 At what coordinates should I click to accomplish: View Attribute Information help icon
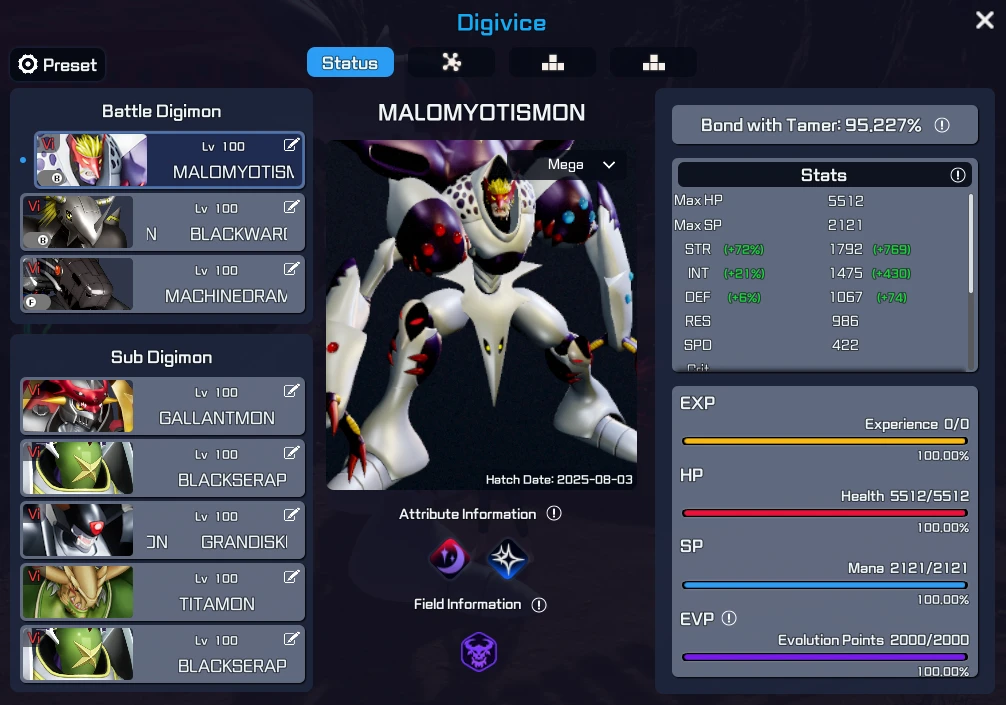coord(554,514)
